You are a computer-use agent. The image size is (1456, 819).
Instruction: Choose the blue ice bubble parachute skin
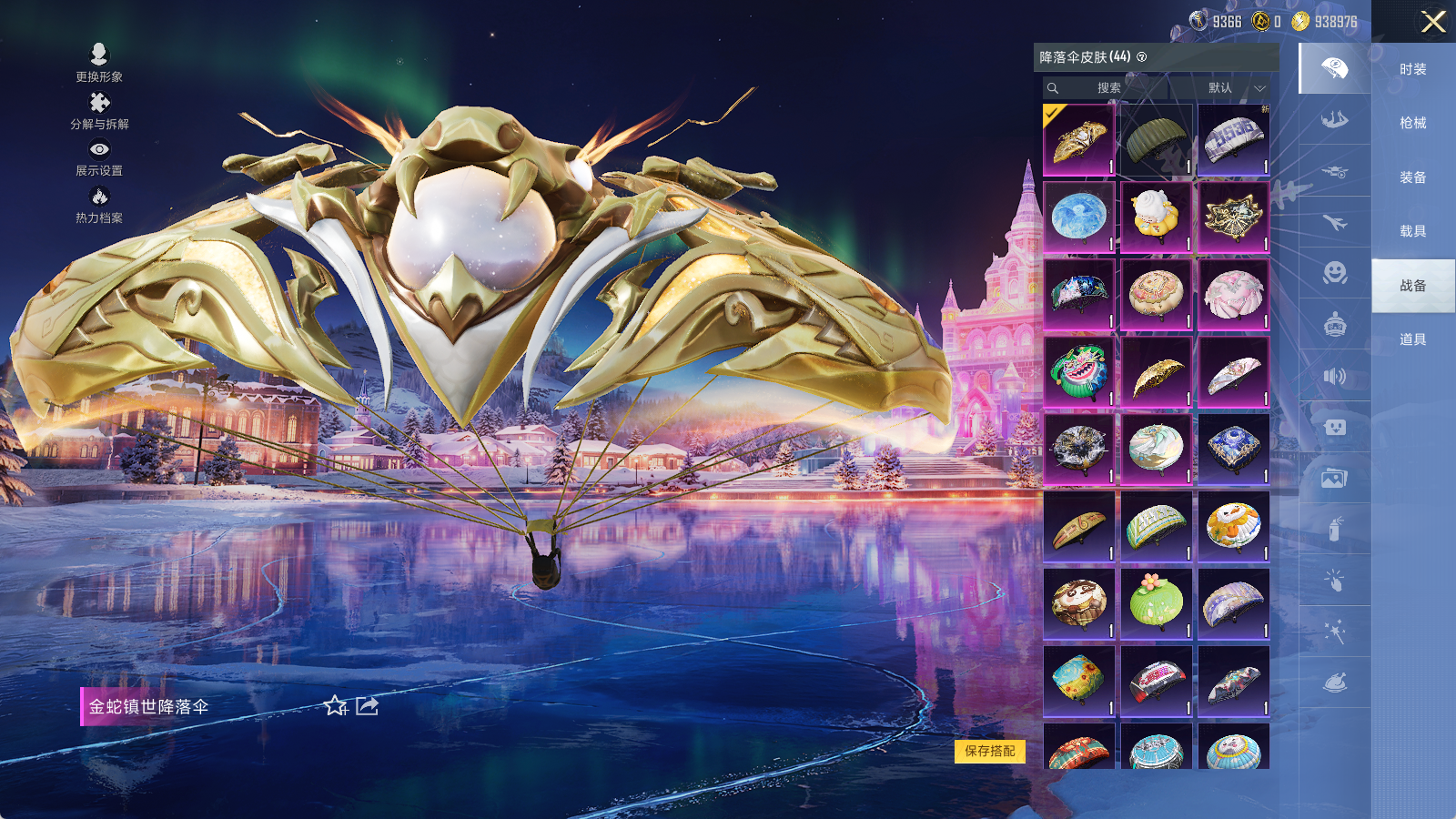pyautogui.click(x=1079, y=217)
